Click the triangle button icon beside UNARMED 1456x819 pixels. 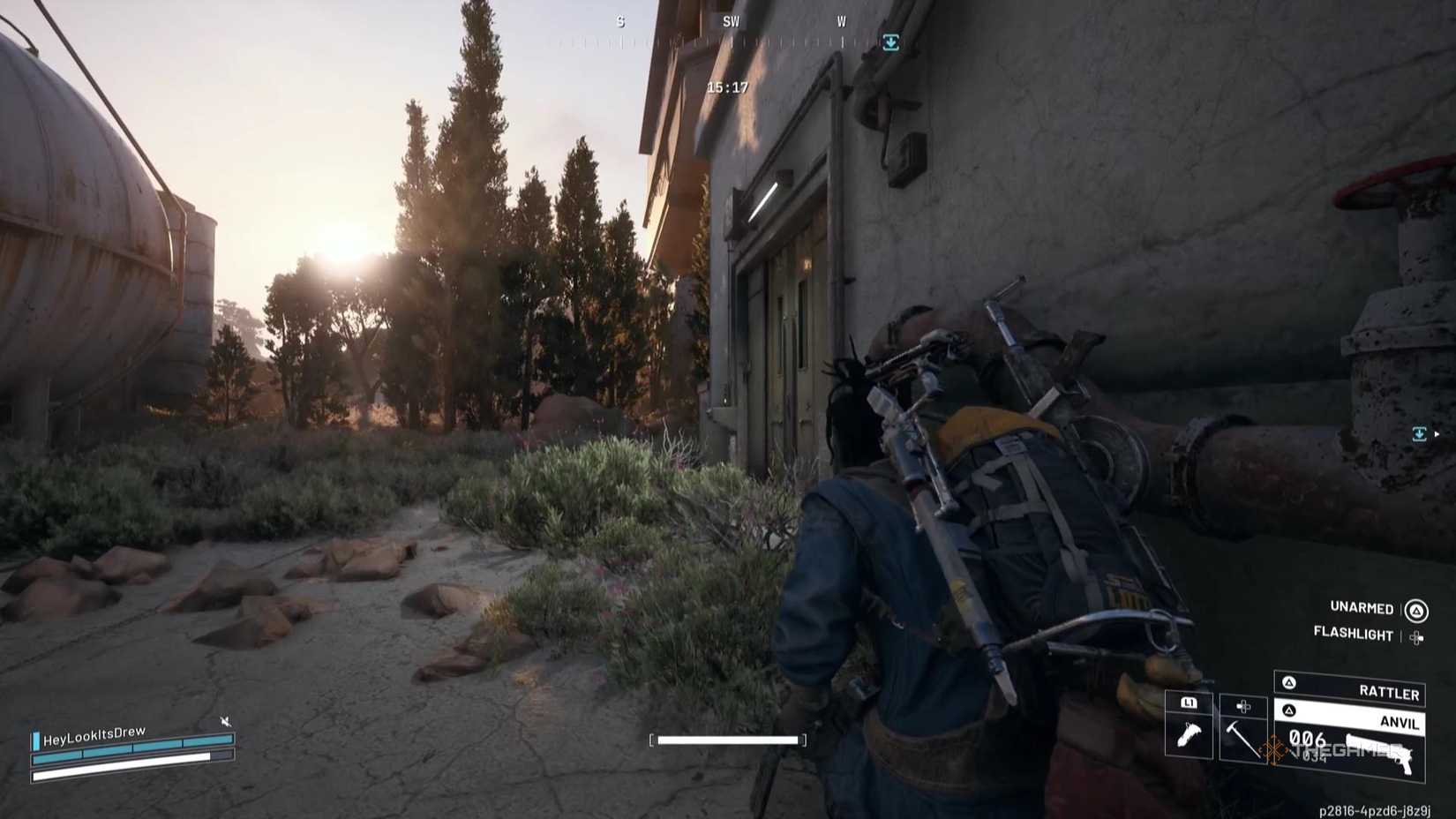coord(1415,611)
